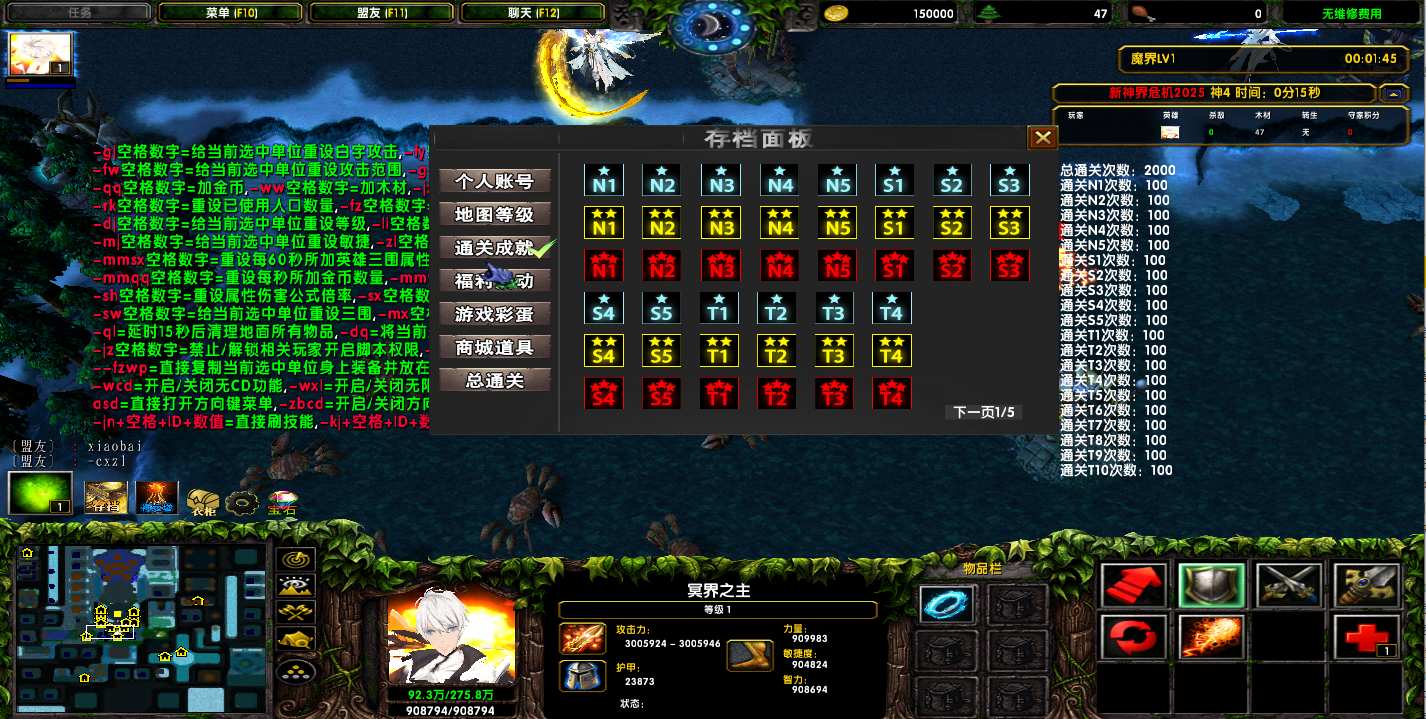Viewport: 1426px width, 719px height.
Task: Open the 宝石 gem icon
Action: (x=281, y=501)
